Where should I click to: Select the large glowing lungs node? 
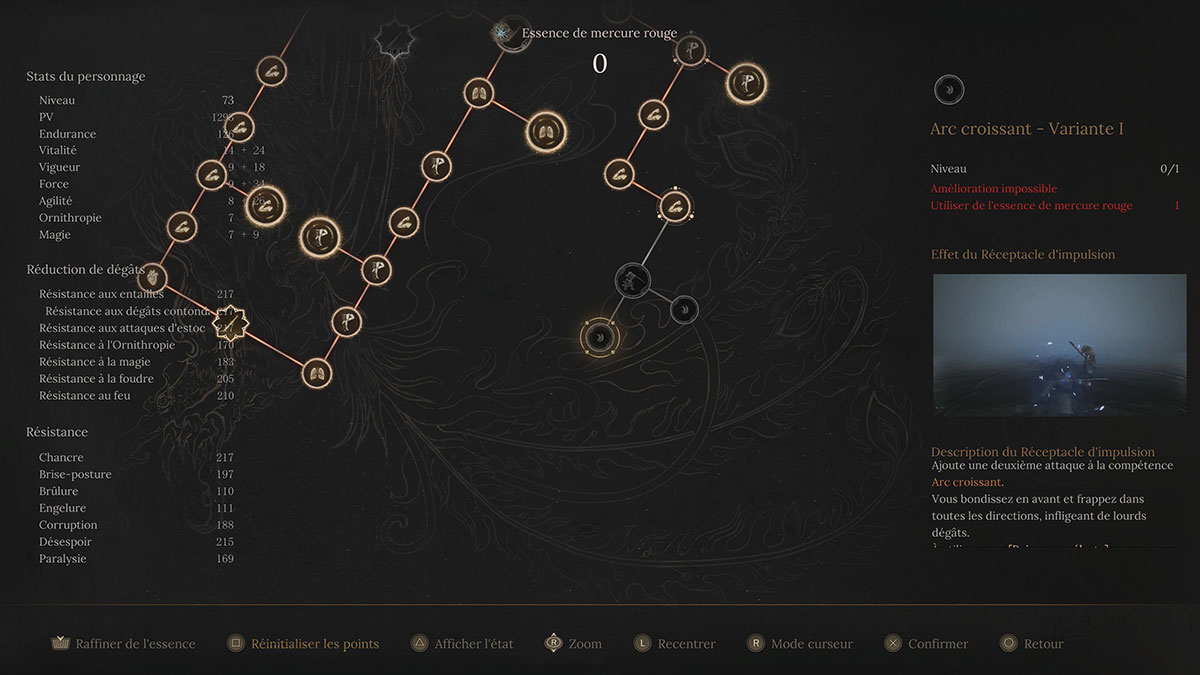pos(546,133)
